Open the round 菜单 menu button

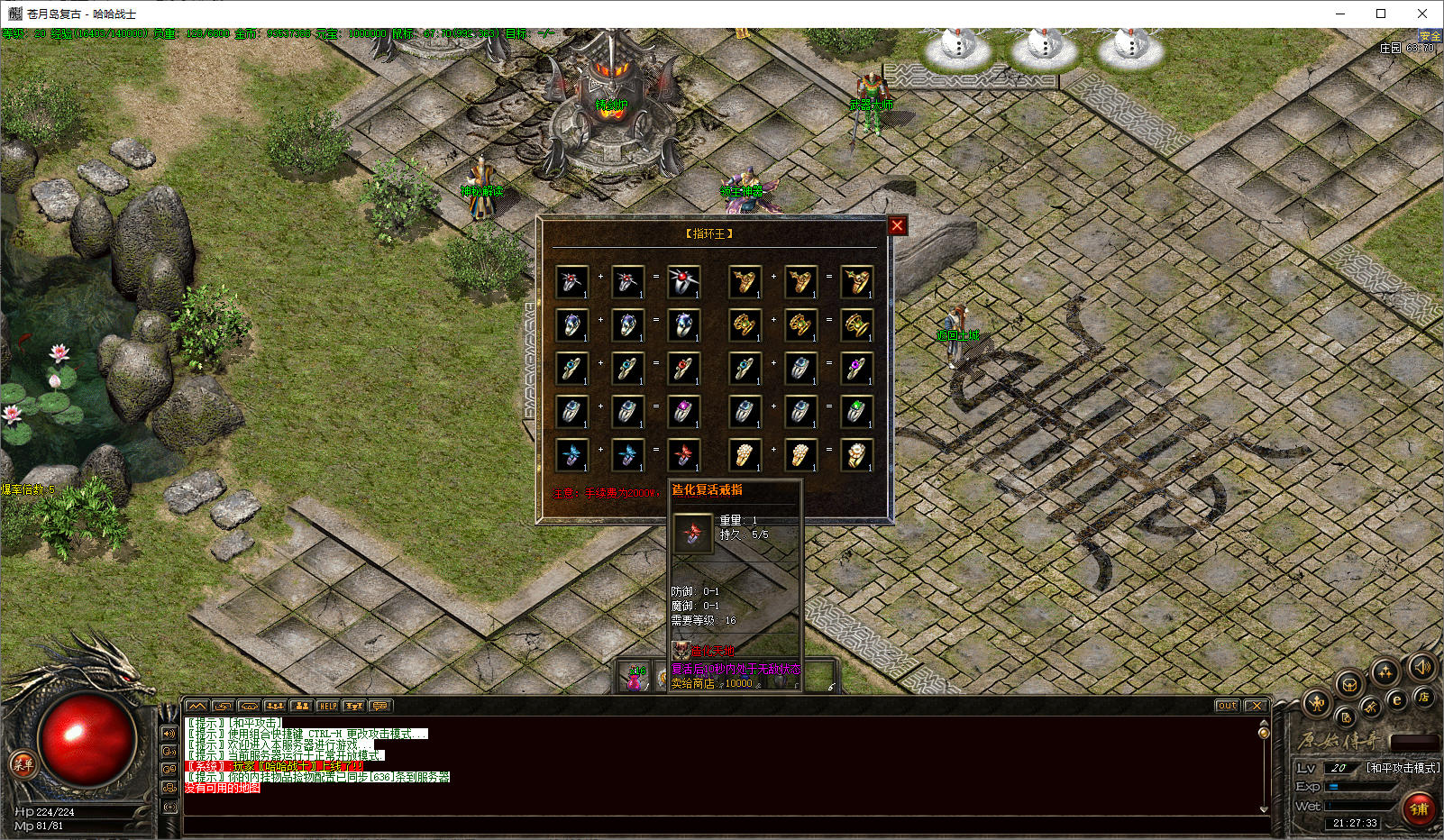click(23, 765)
